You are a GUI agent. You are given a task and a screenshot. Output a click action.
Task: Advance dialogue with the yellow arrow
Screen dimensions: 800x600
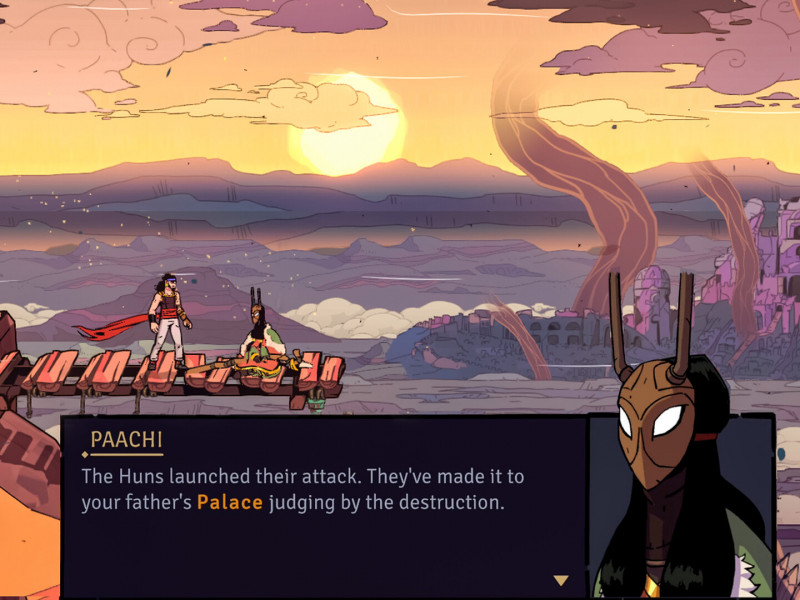(561, 580)
